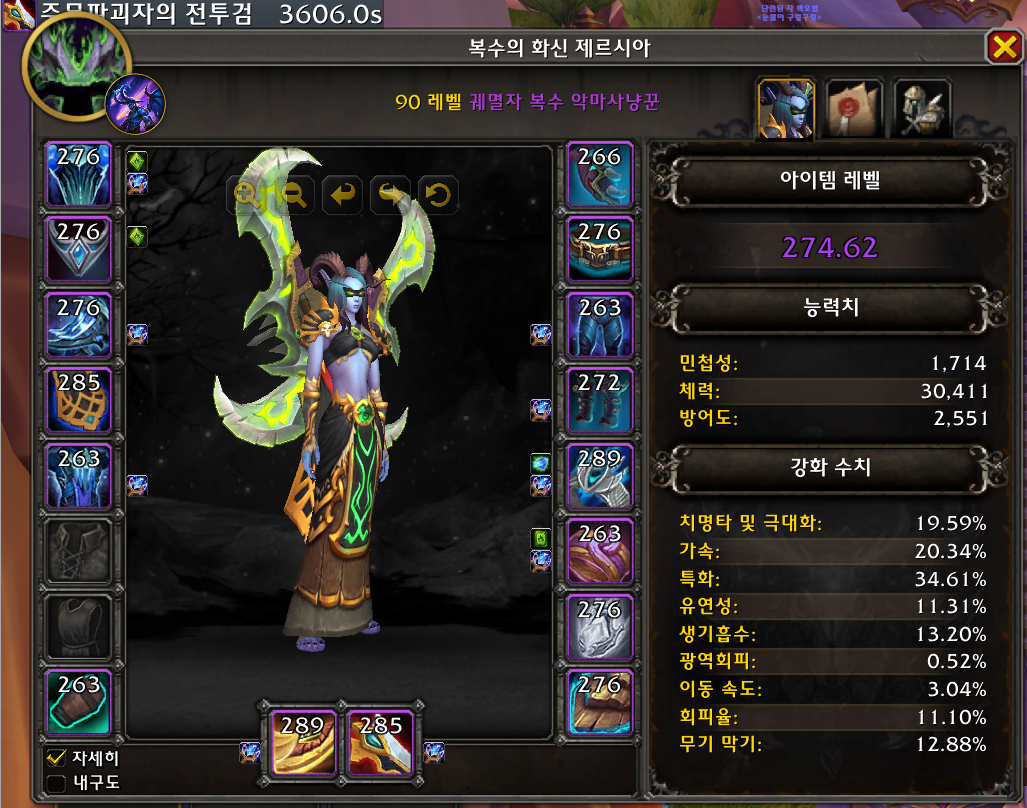The height and width of the screenshot is (808, 1027).
Task: Reset the character model view
Action: point(438,194)
